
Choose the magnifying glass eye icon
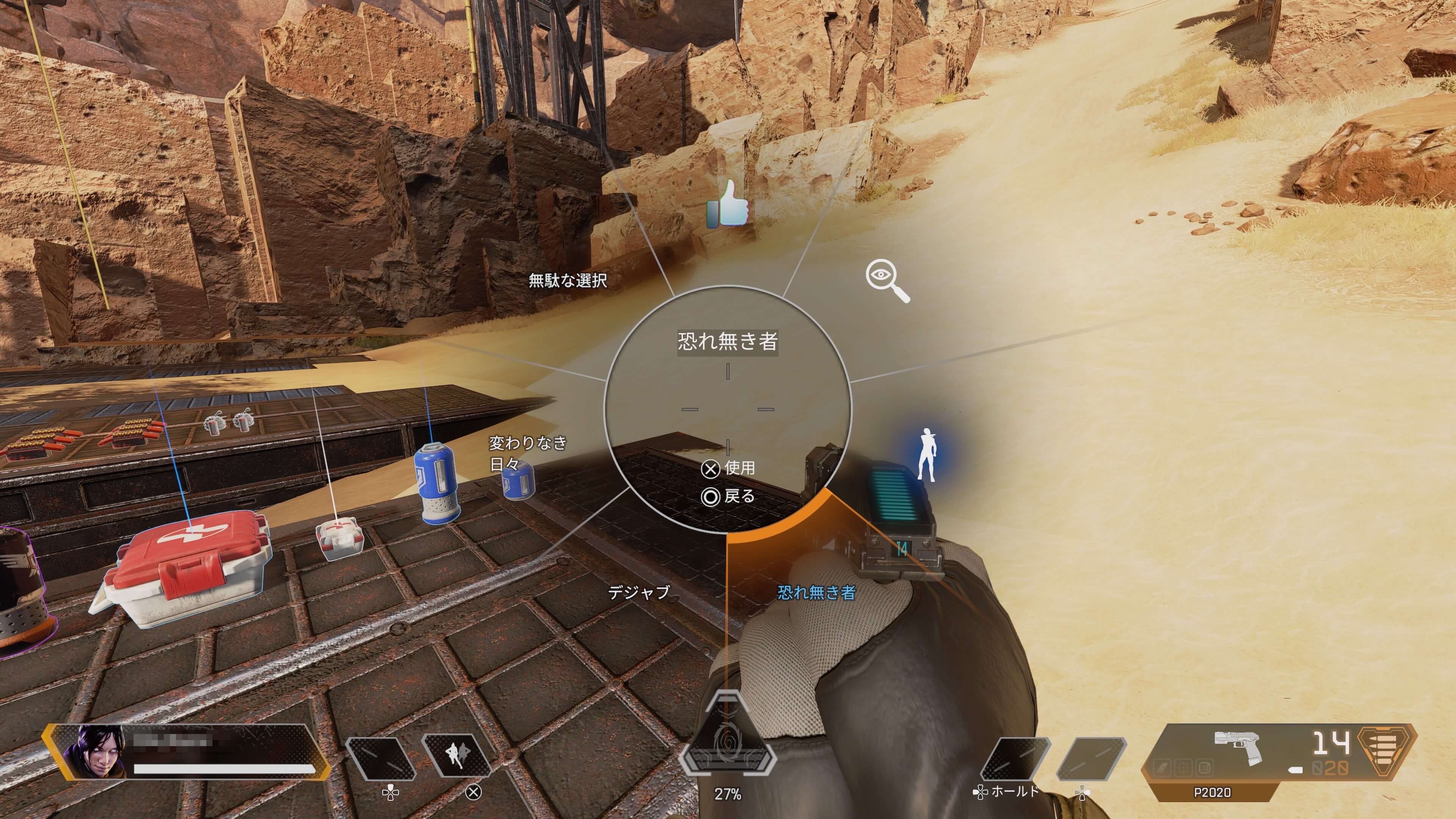point(887,280)
